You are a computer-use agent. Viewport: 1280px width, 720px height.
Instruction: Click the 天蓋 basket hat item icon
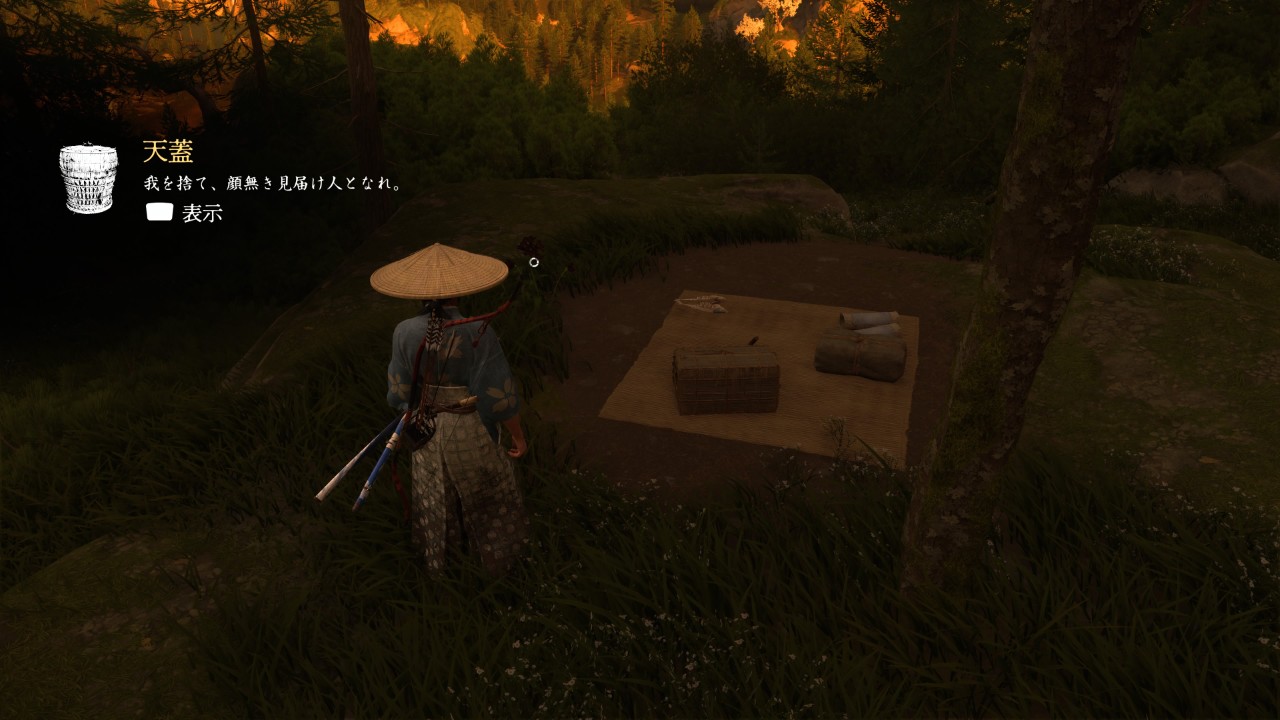[89, 178]
